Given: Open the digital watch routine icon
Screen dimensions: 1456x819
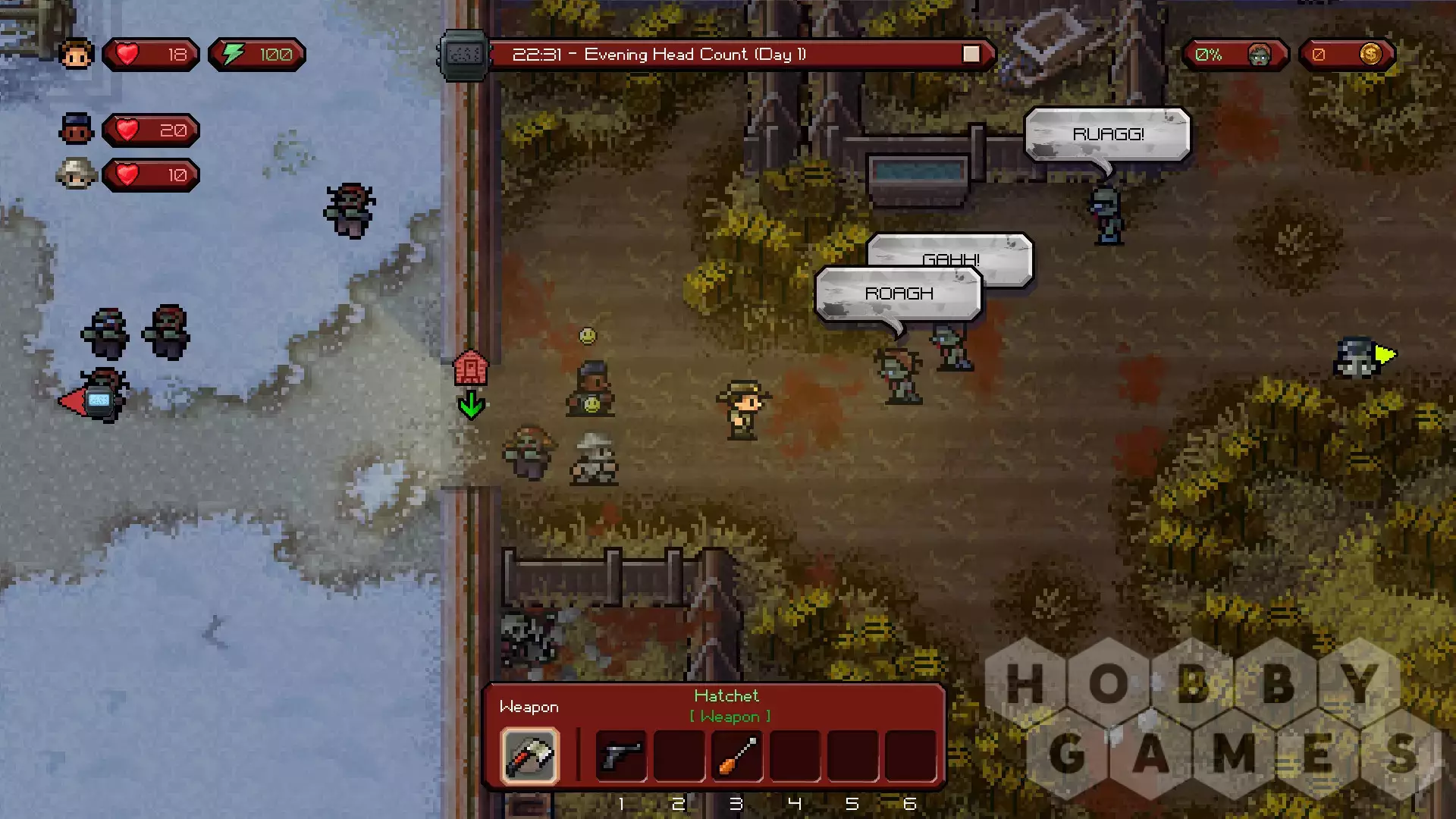Looking at the screenshot, I should point(464,55).
